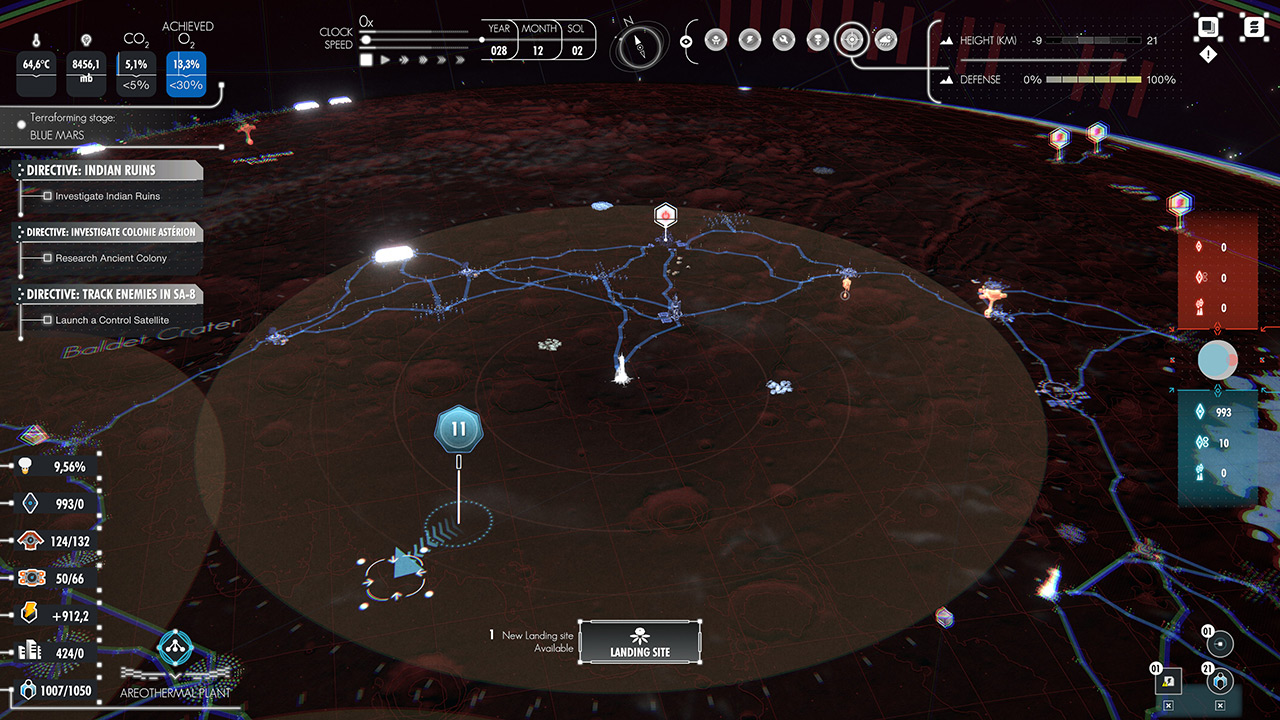Toggle the eye visibility icon
Image resolution: width=1280 pixels, height=720 pixels.
(686, 41)
